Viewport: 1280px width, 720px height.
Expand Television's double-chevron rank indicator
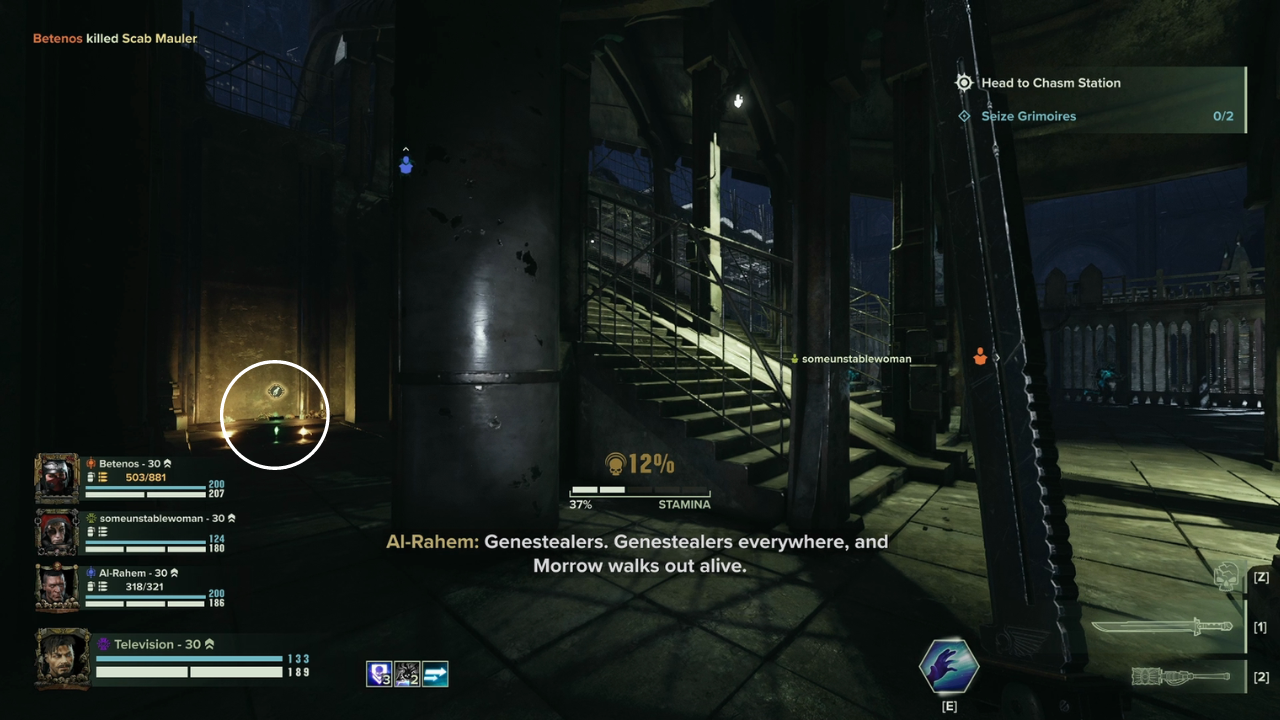click(209, 644)
